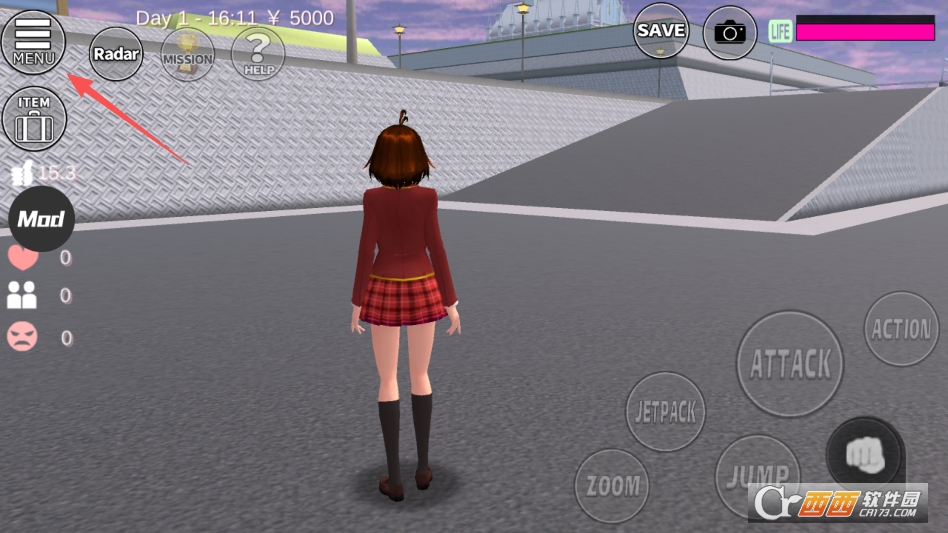Select the fist punch button
This screenshot has width=948, height=533.
(865, 455)
